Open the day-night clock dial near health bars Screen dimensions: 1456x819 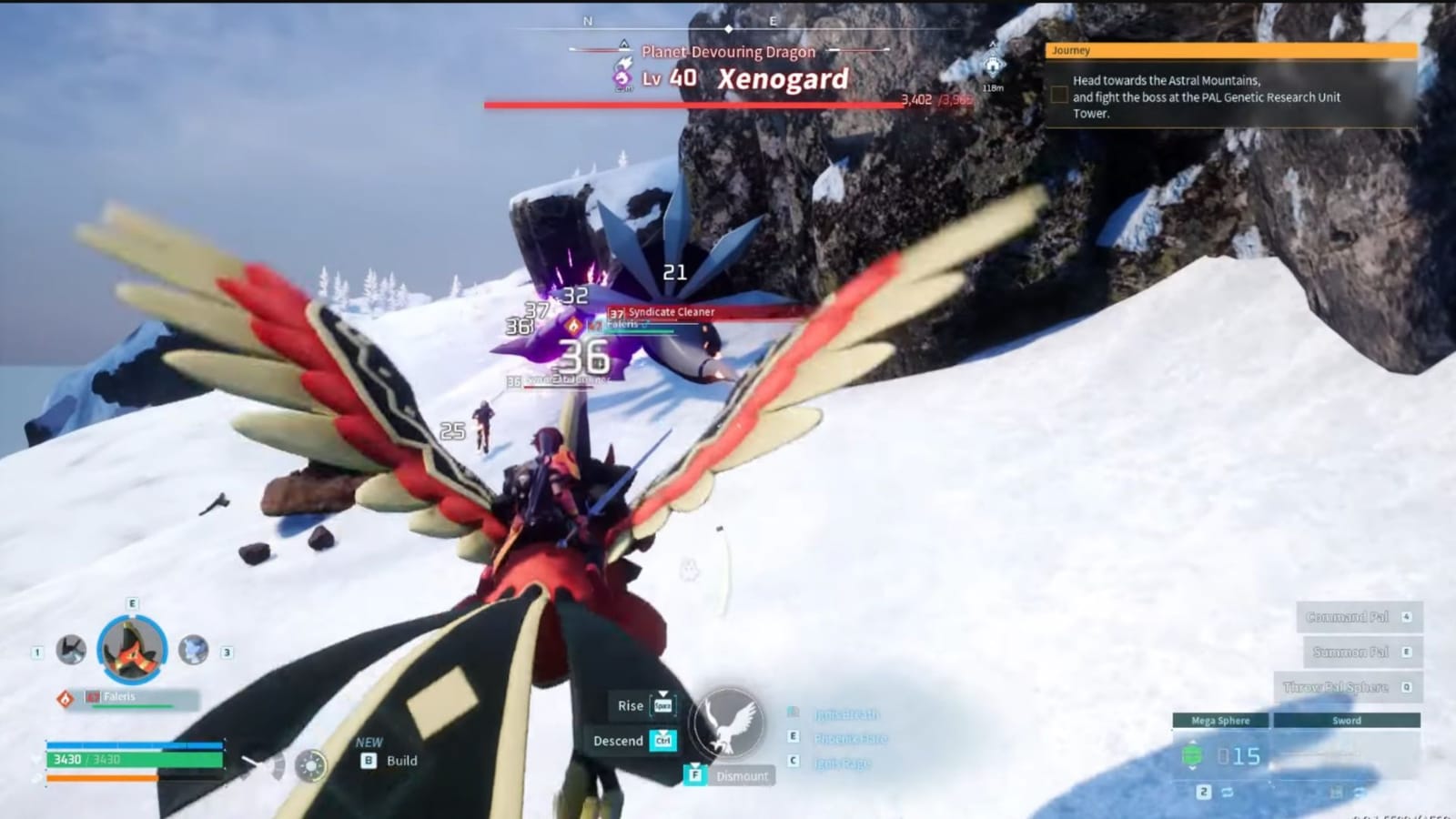point(310,765)
